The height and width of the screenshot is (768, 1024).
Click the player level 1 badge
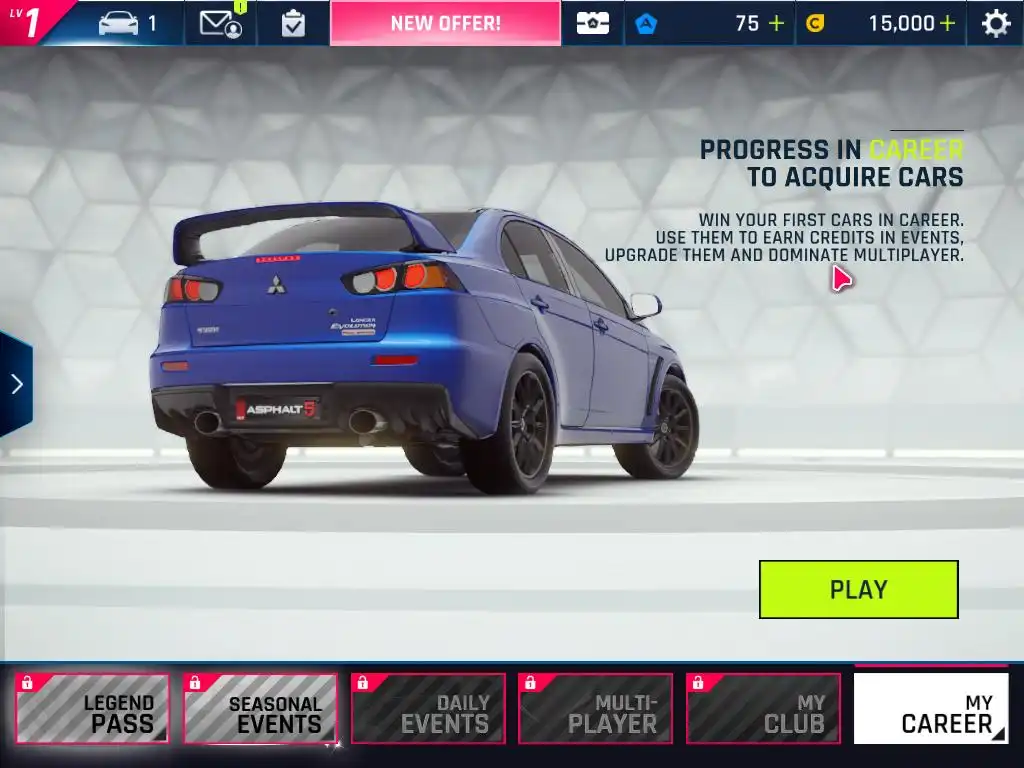(30, 22)
